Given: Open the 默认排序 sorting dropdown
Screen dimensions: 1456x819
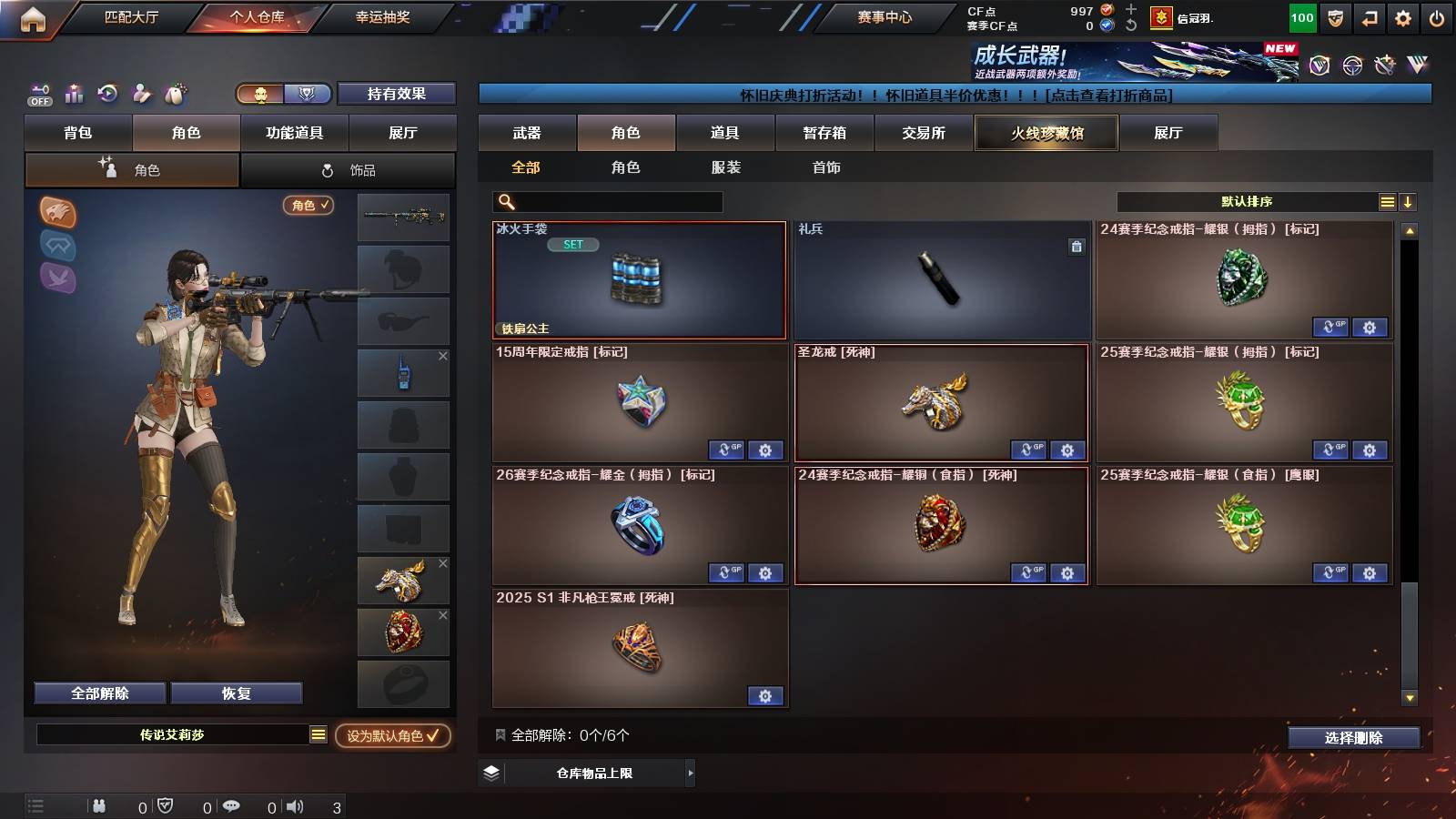Looking at the screenshot, I should point(1247,200).
